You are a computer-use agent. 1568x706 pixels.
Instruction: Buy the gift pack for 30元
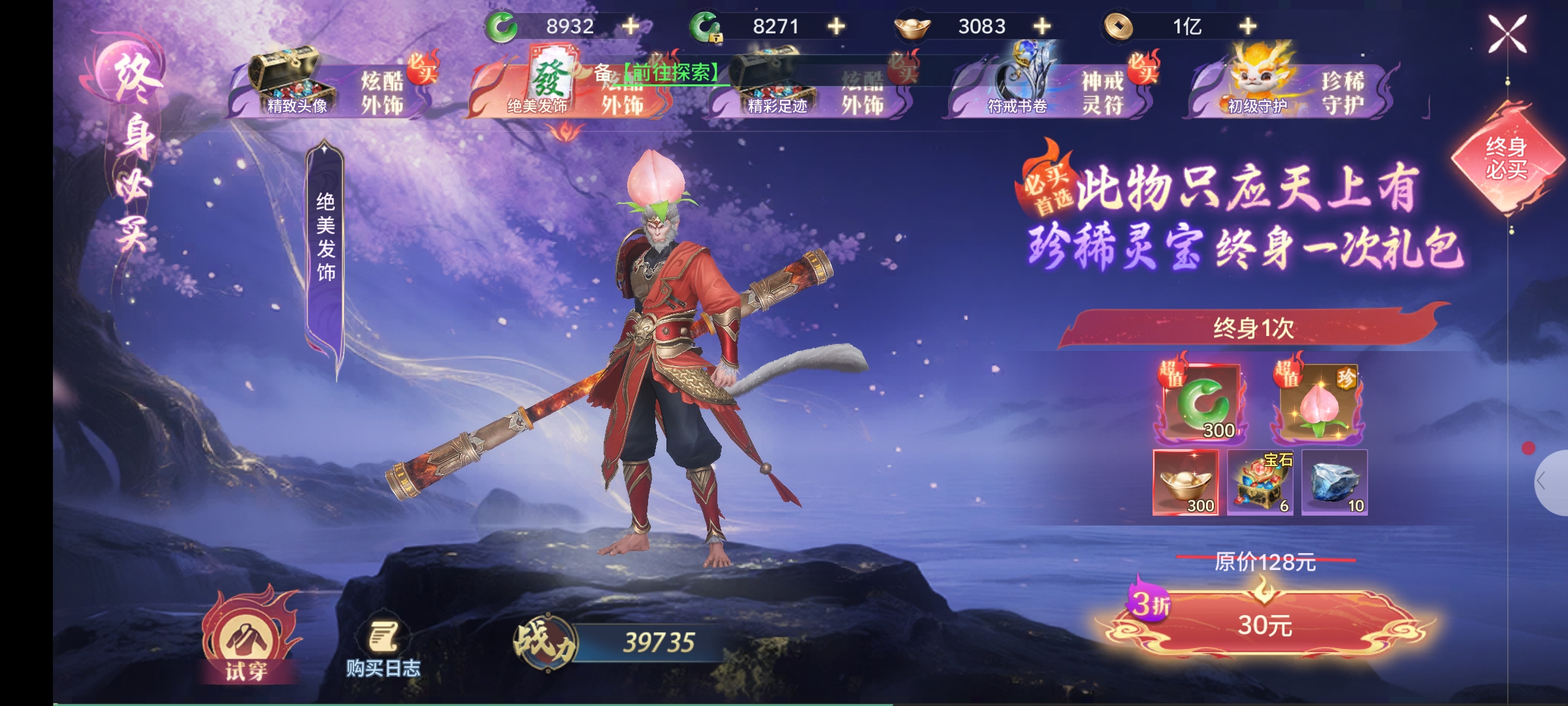coord(1265,625)
